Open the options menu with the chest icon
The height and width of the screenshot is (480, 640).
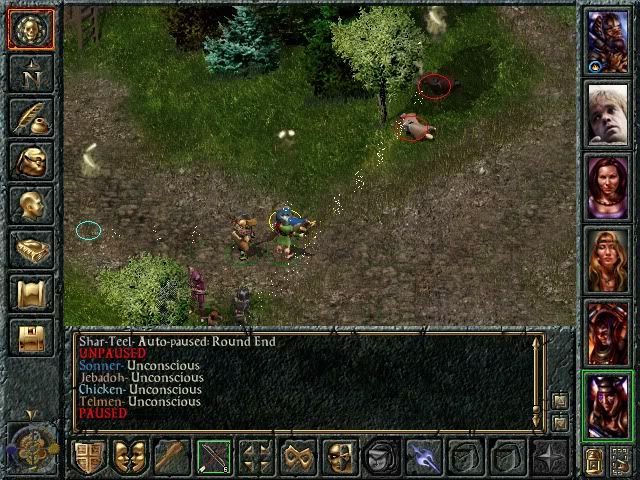tap(31, 337)
